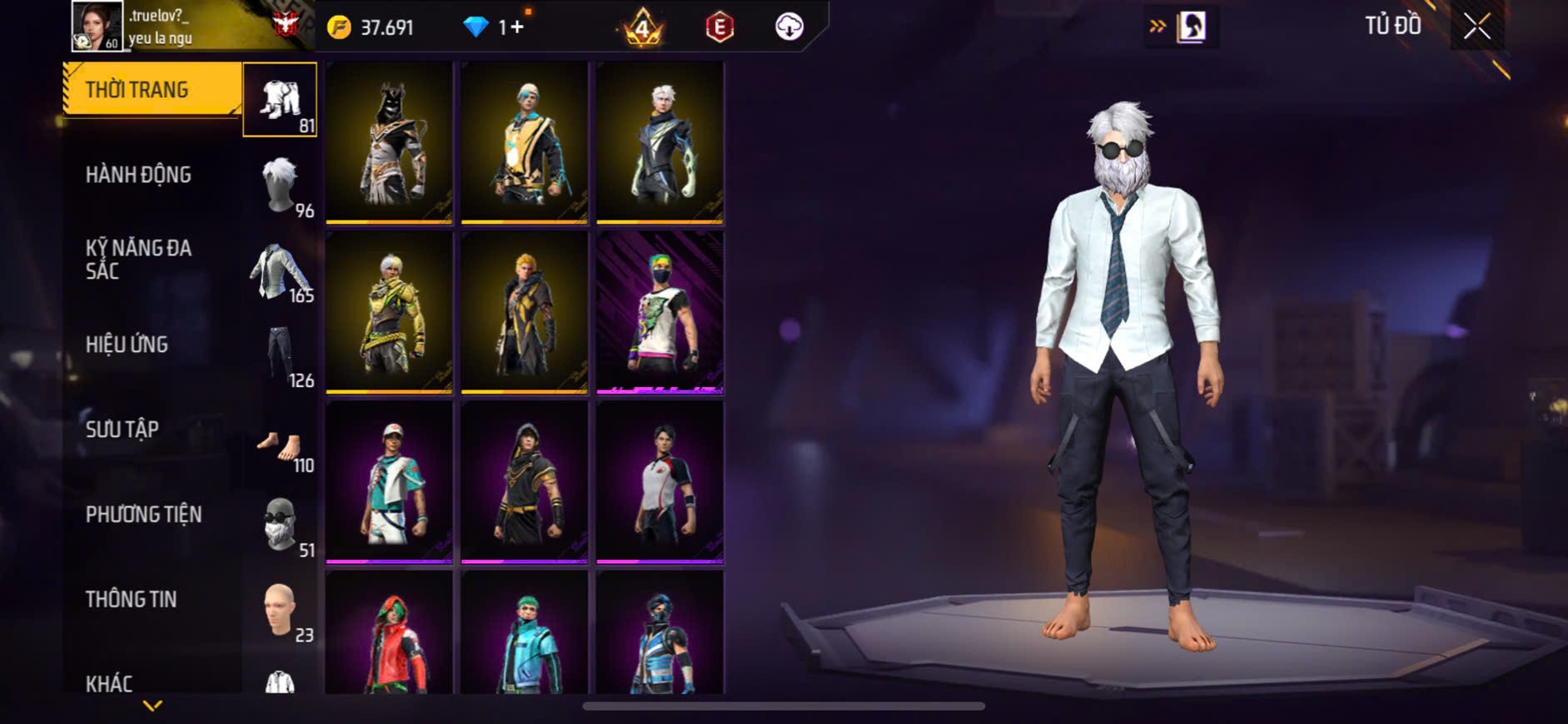Image resolution: width=1568 pixels, height=724 pixels.
Task: Click the download cloud icon
Action: coord(789,27)
